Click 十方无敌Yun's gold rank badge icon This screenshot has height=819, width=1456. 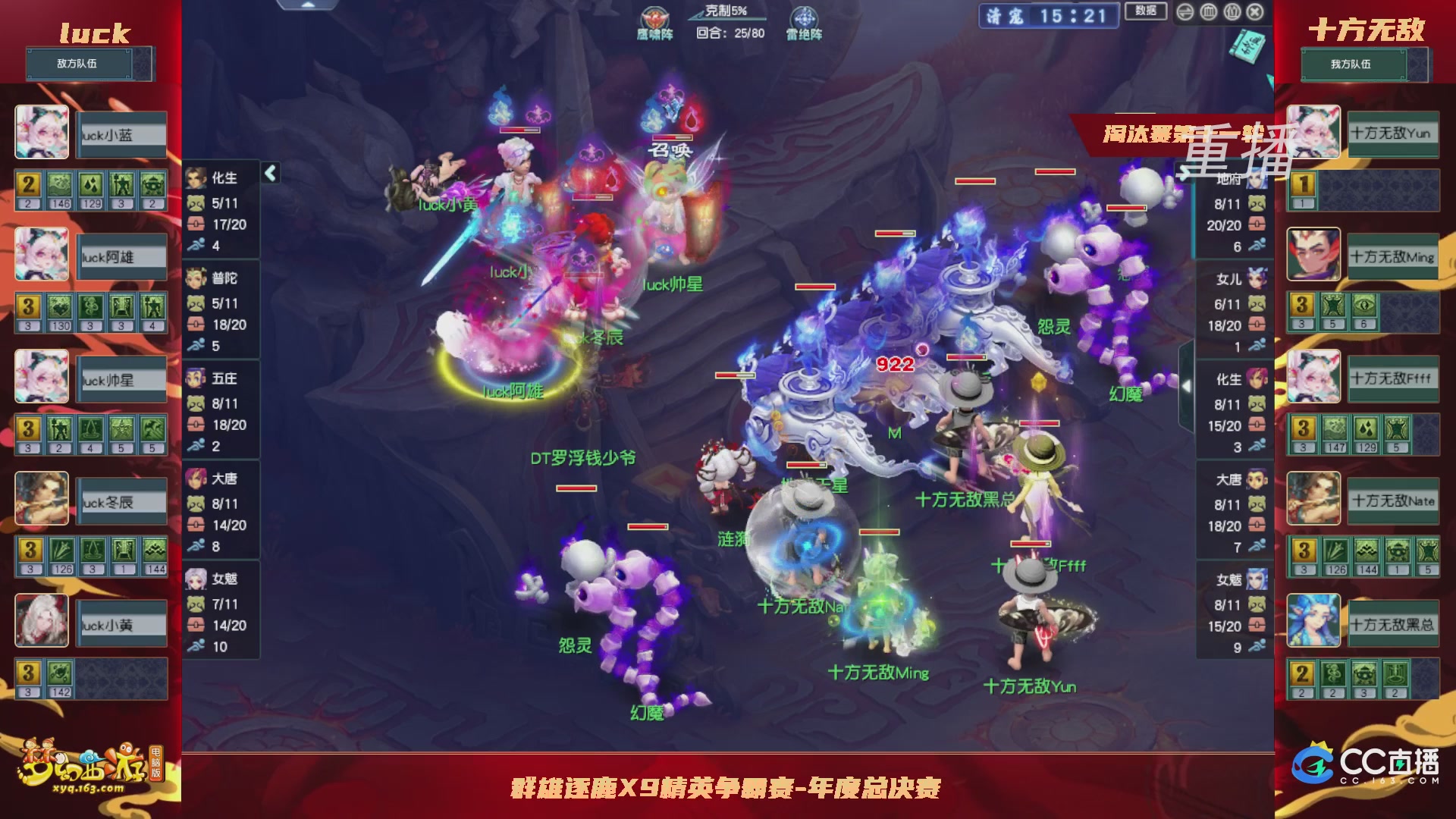pos(1303,184)
